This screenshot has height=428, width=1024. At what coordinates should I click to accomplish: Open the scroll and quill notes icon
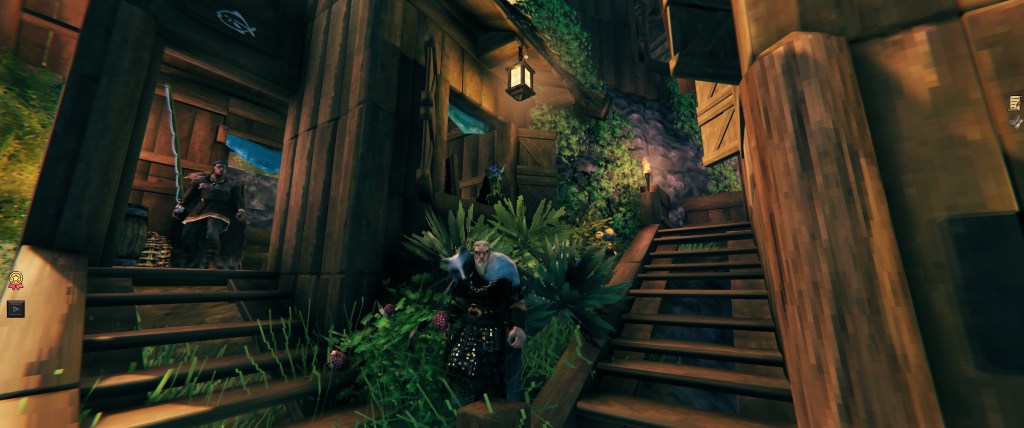(1015, 102)
